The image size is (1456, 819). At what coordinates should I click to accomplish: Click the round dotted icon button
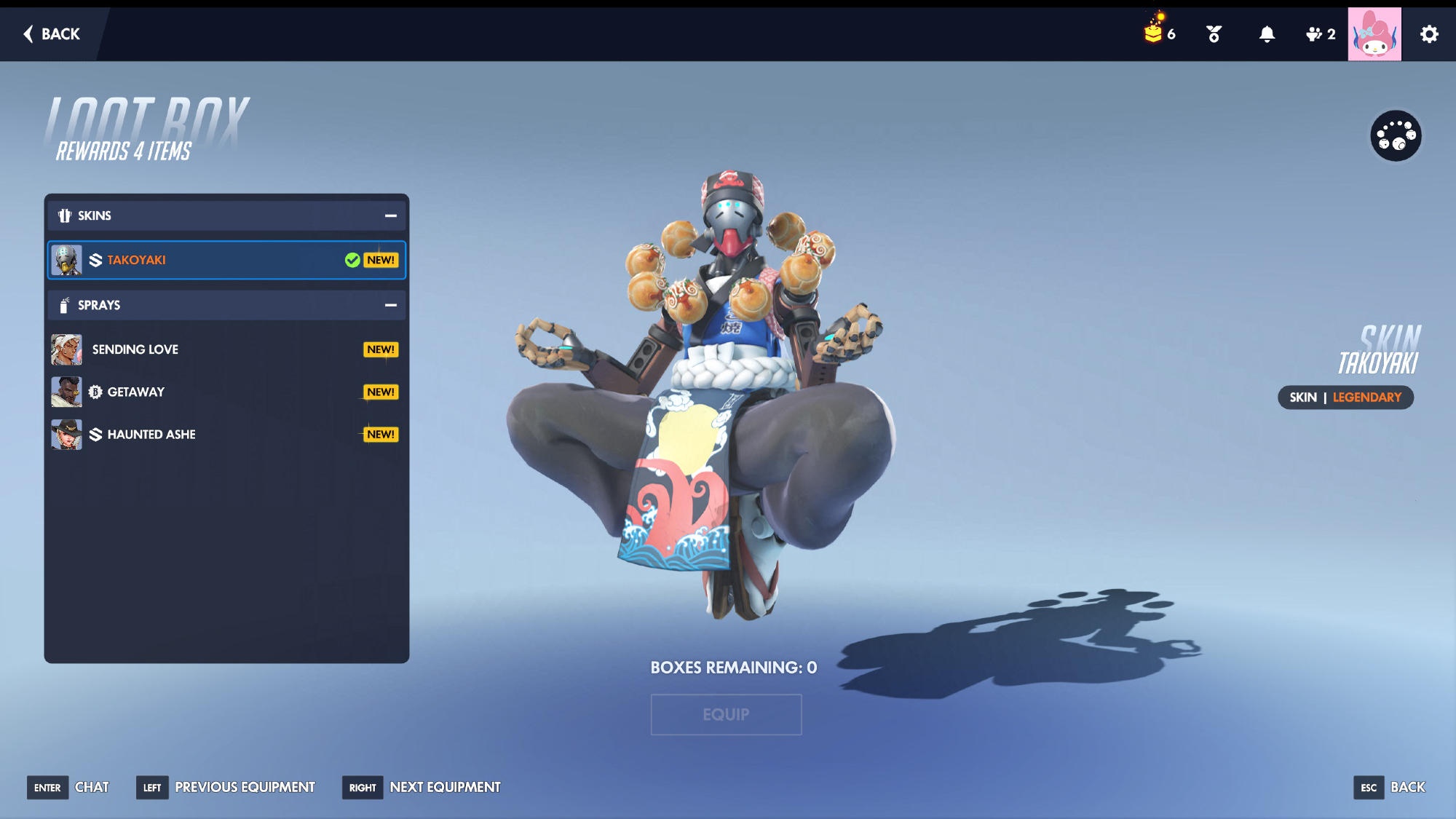tap(1396, 135)
